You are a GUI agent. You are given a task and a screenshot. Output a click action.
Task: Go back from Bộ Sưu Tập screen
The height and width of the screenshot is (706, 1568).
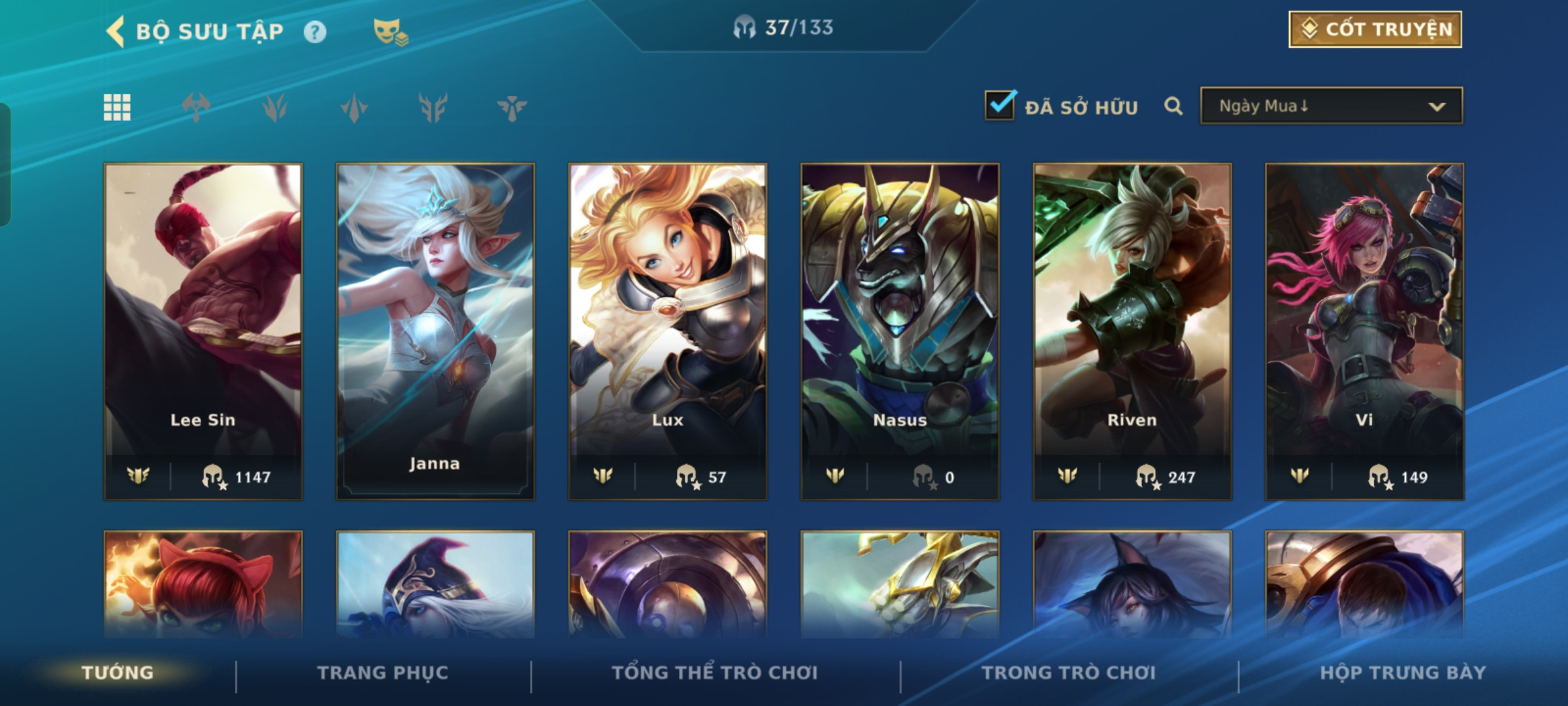116,31
